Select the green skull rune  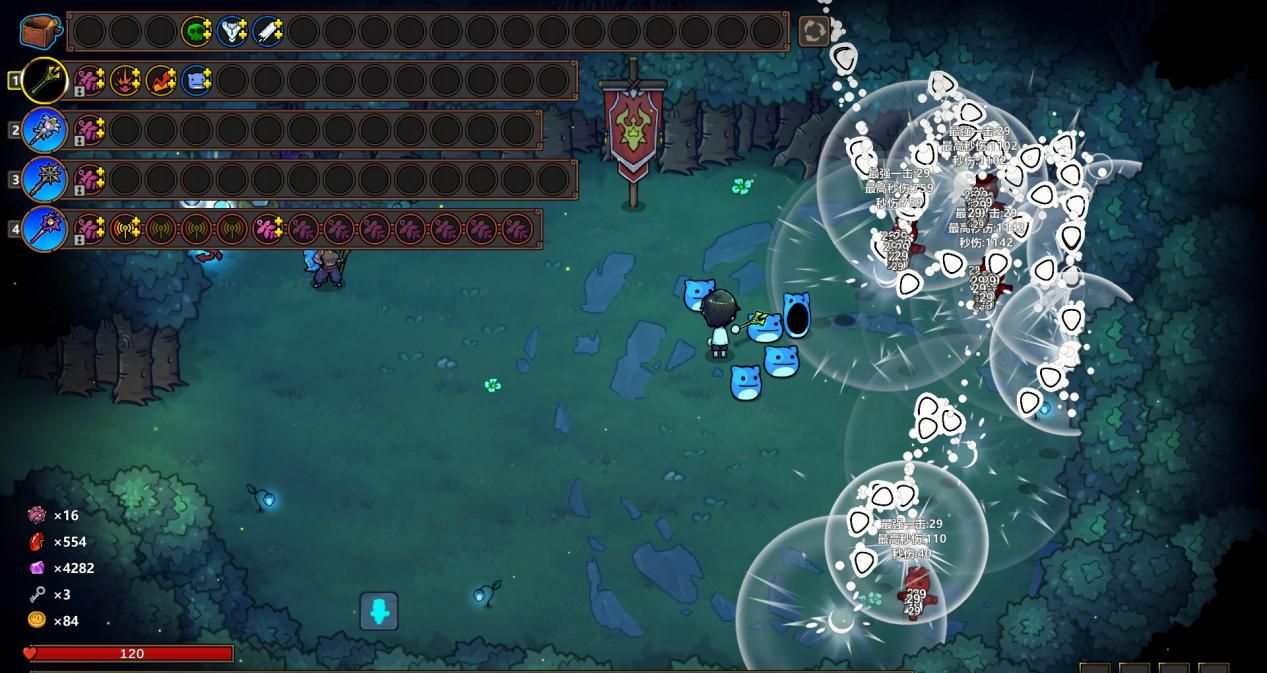[x=196, y=31]
